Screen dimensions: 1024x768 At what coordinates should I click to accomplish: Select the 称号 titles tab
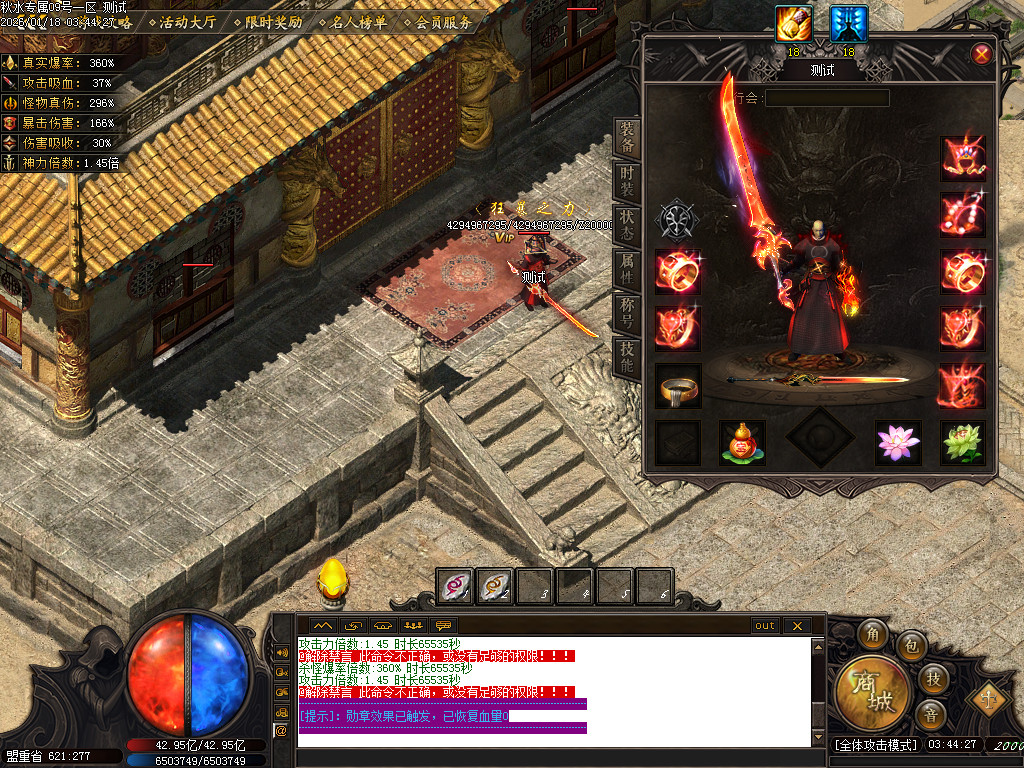(627, 312)
